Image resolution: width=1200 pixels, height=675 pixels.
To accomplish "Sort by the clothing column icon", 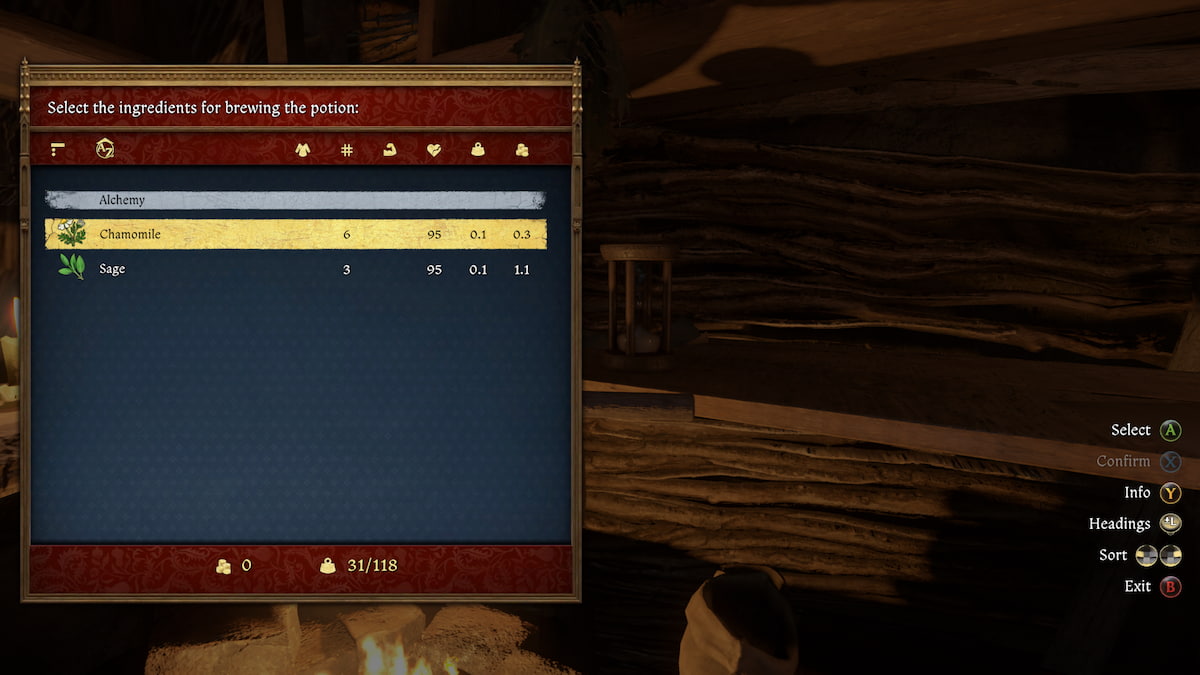I will click(x=302, y=150).
